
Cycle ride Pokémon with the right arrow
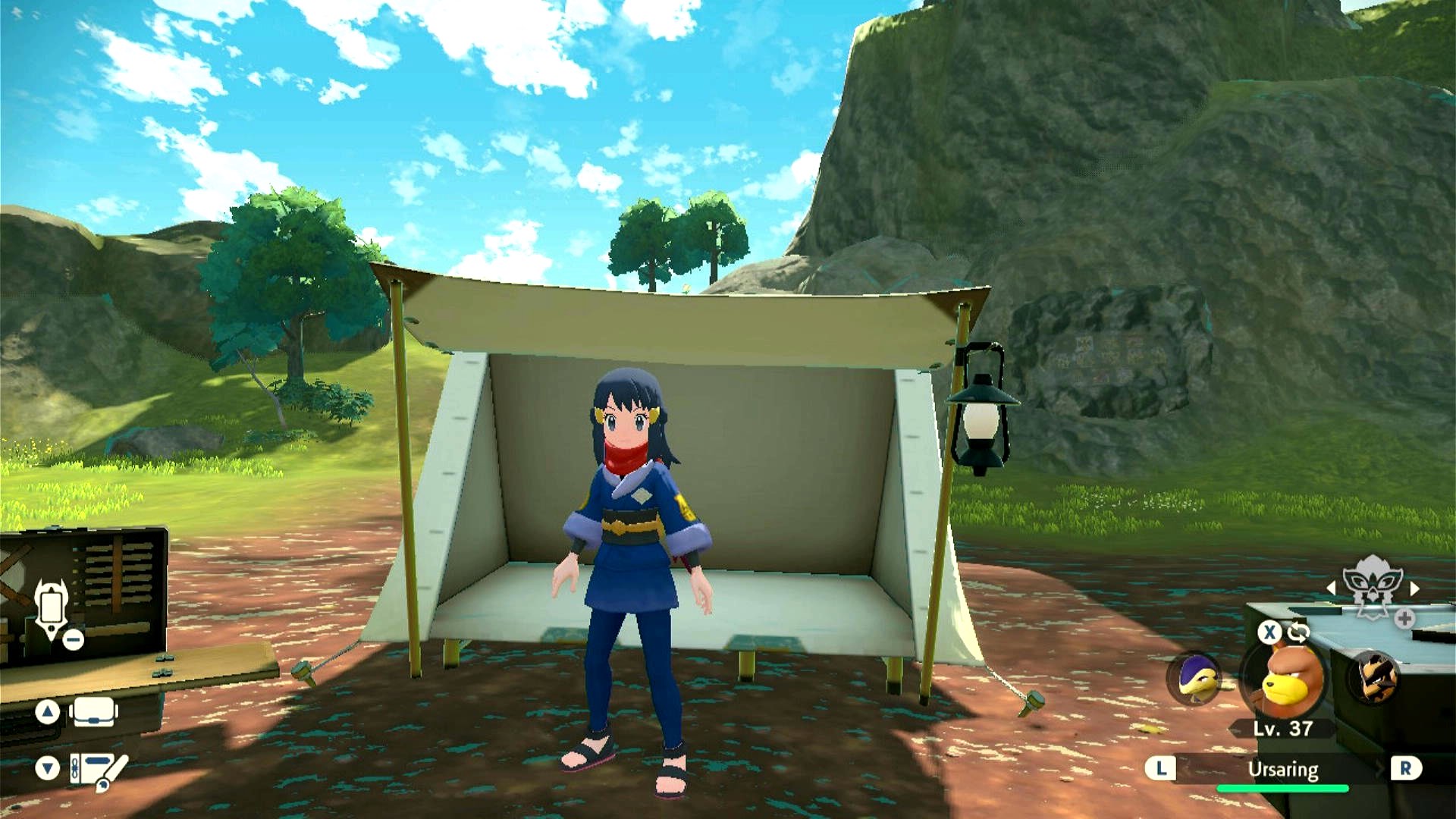(x=1414, y=588)
